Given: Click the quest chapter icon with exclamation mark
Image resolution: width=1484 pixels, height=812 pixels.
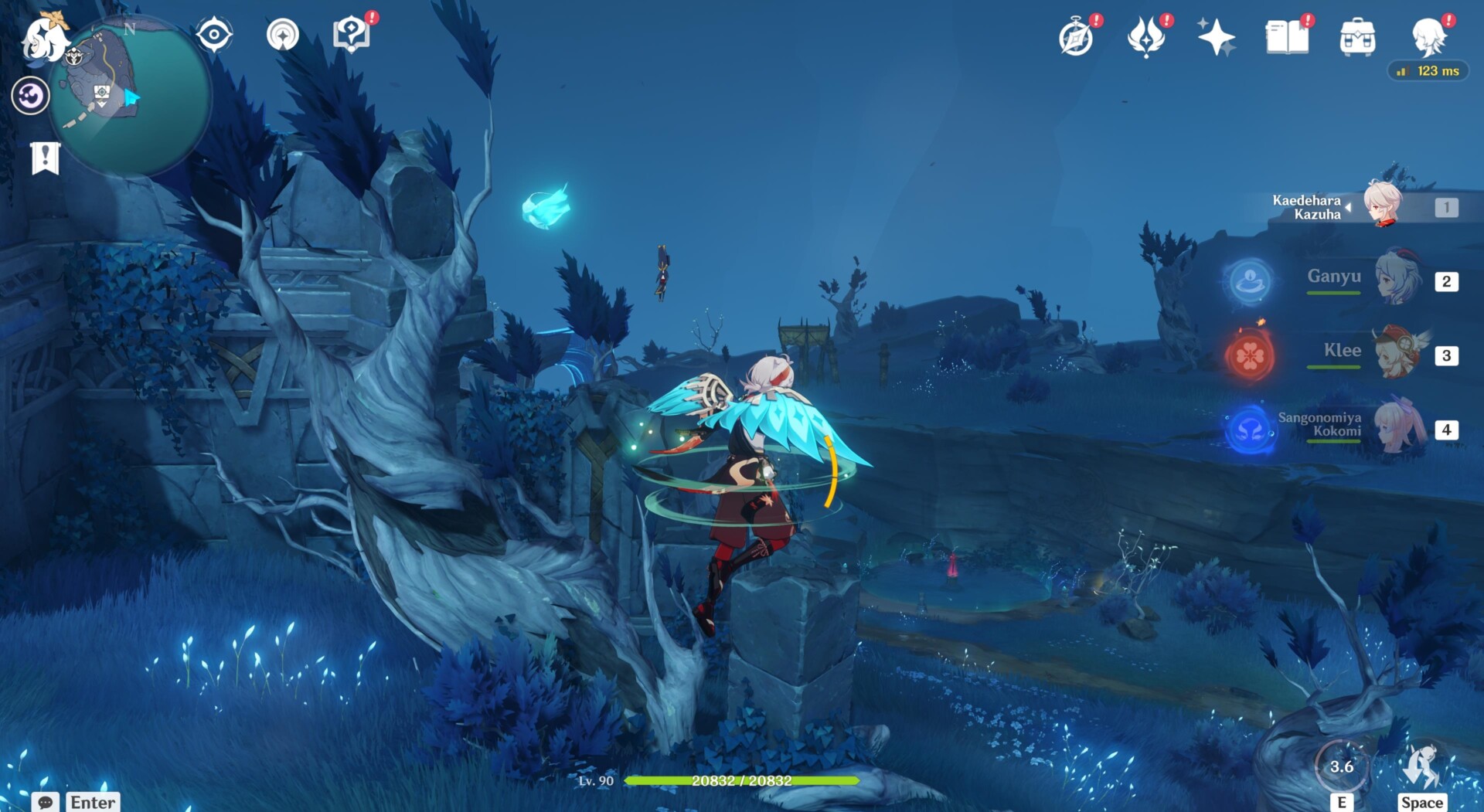Looking at the screenshot, I should point(46,156).
